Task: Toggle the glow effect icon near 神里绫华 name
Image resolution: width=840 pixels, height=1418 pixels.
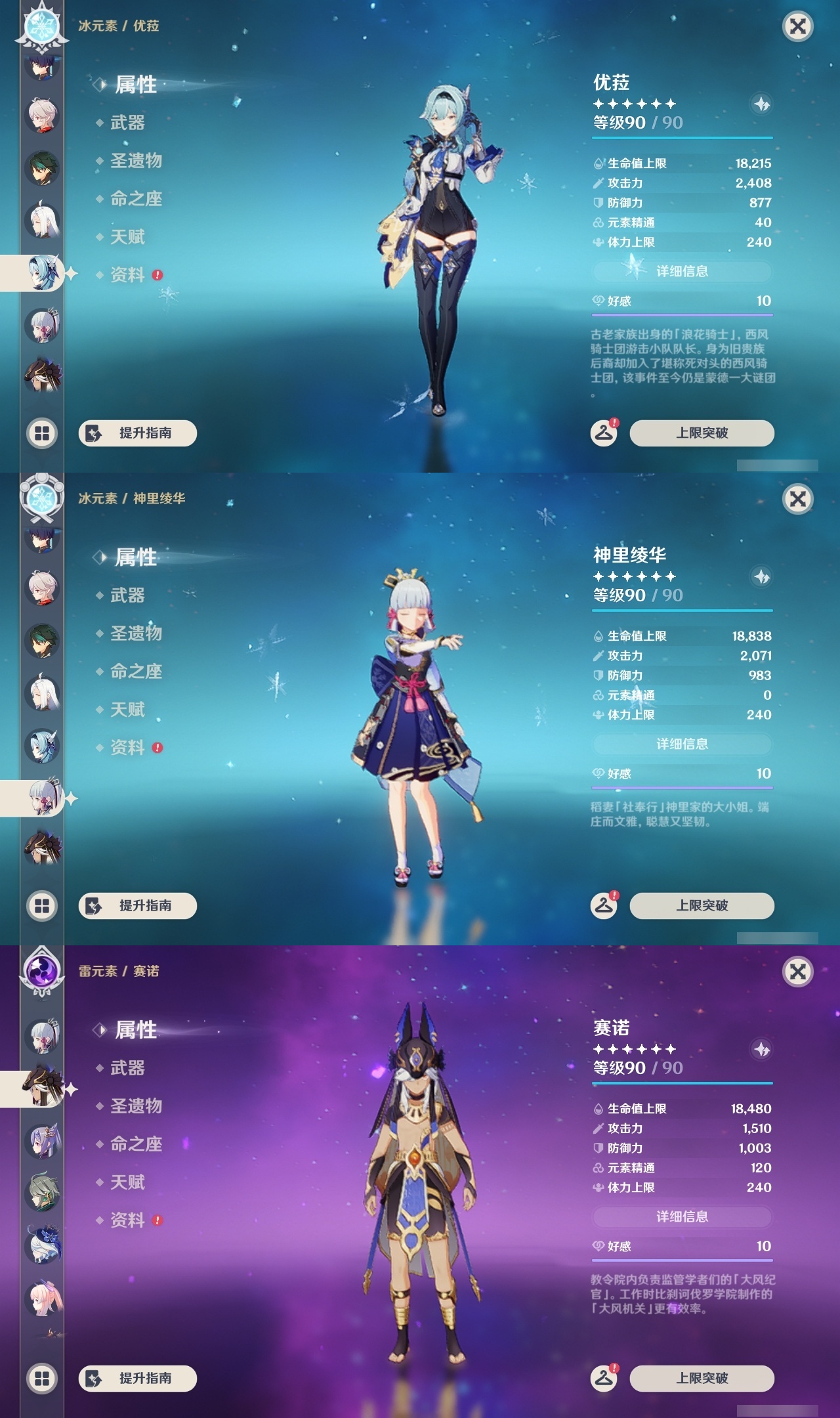Action: (x=760, y=575)
